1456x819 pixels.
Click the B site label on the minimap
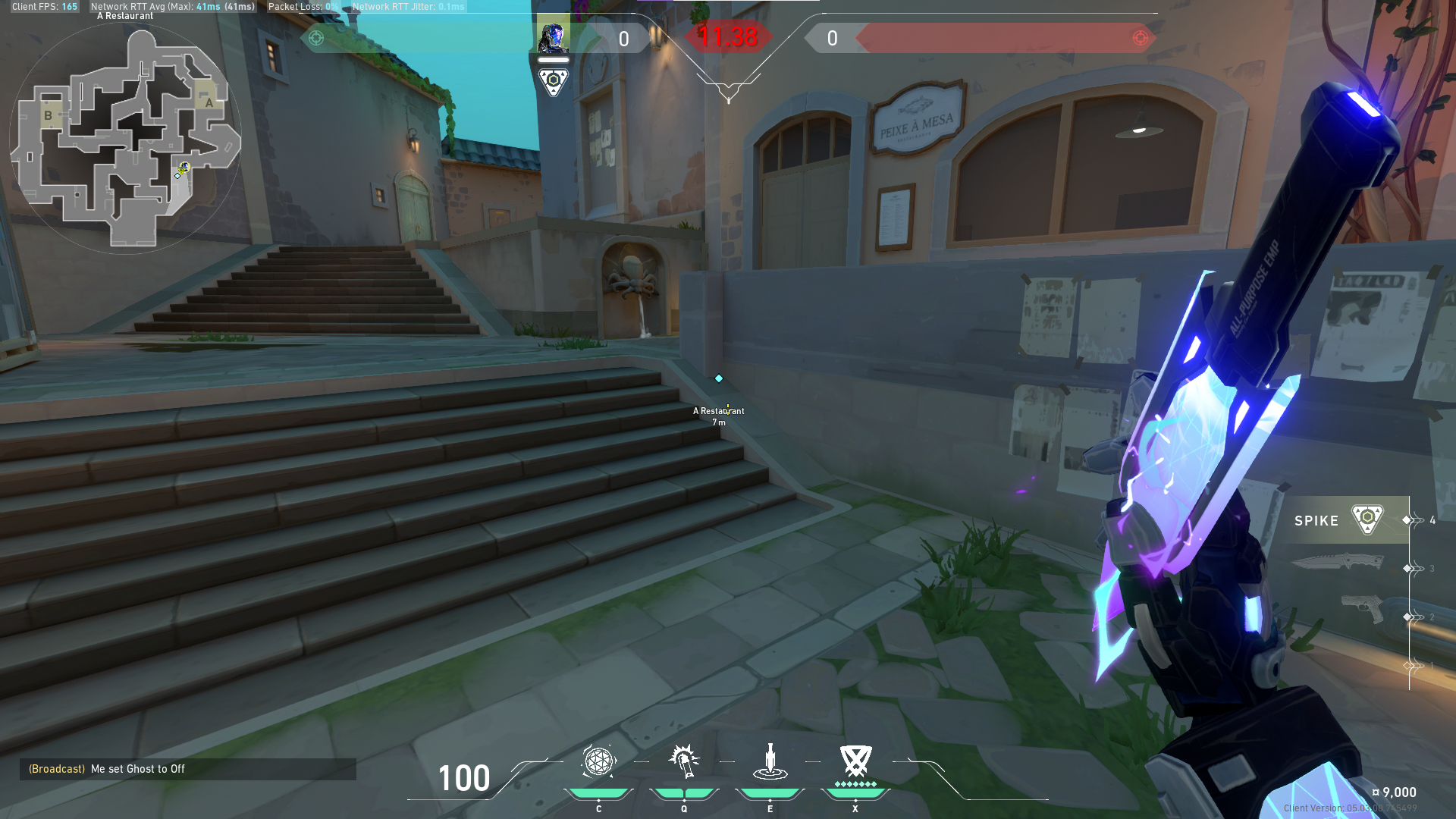[x=49, y=115]
